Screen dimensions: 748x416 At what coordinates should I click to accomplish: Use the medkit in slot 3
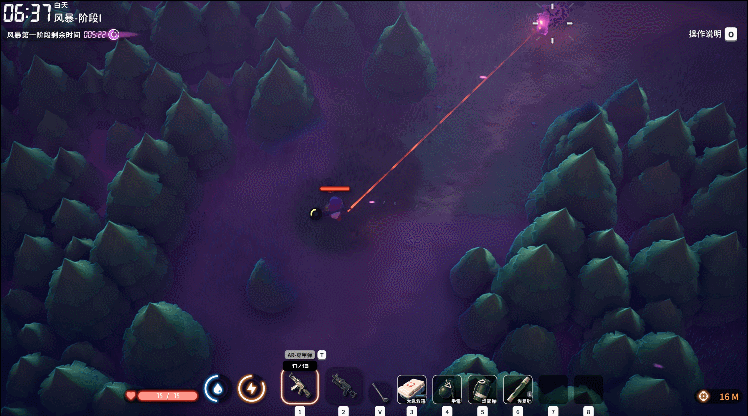coord(411,388)
